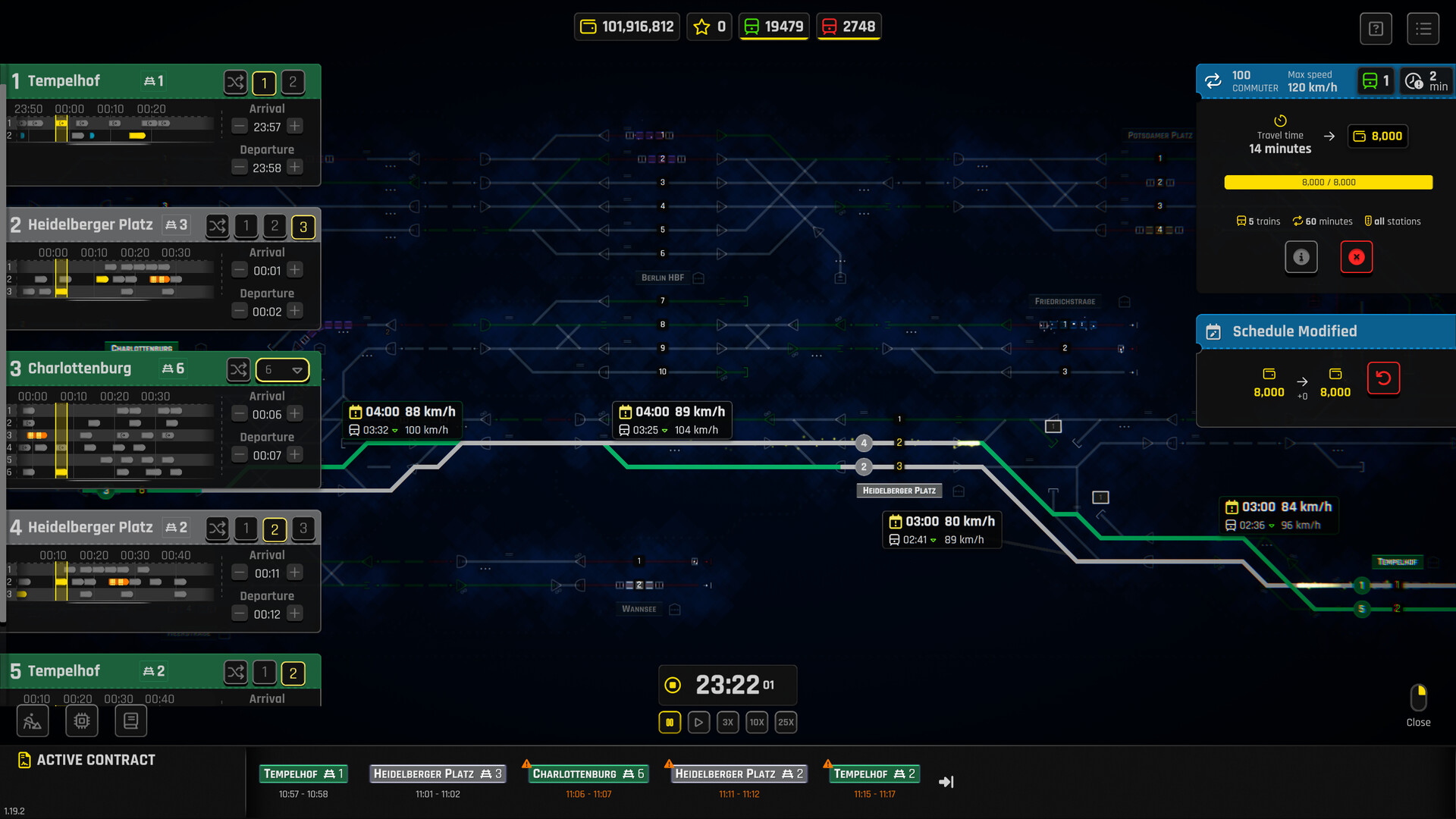Screen dimensions: 1456x819
Task: Decrease Heidelberger Platz departure time 00:02
Action: pos(240,311)
